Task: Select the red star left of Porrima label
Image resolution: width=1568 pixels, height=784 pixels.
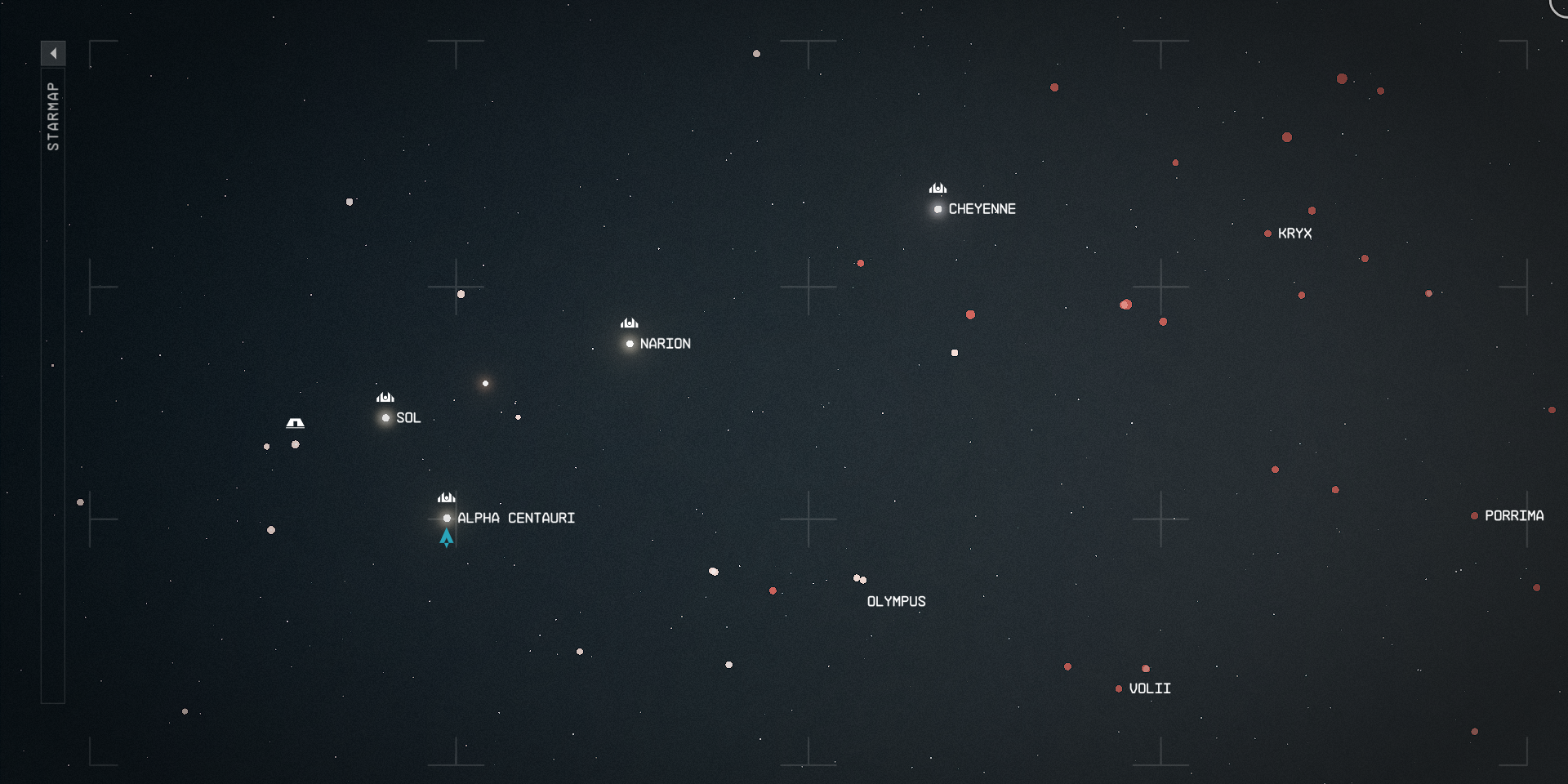Action: click(1475, 516)
